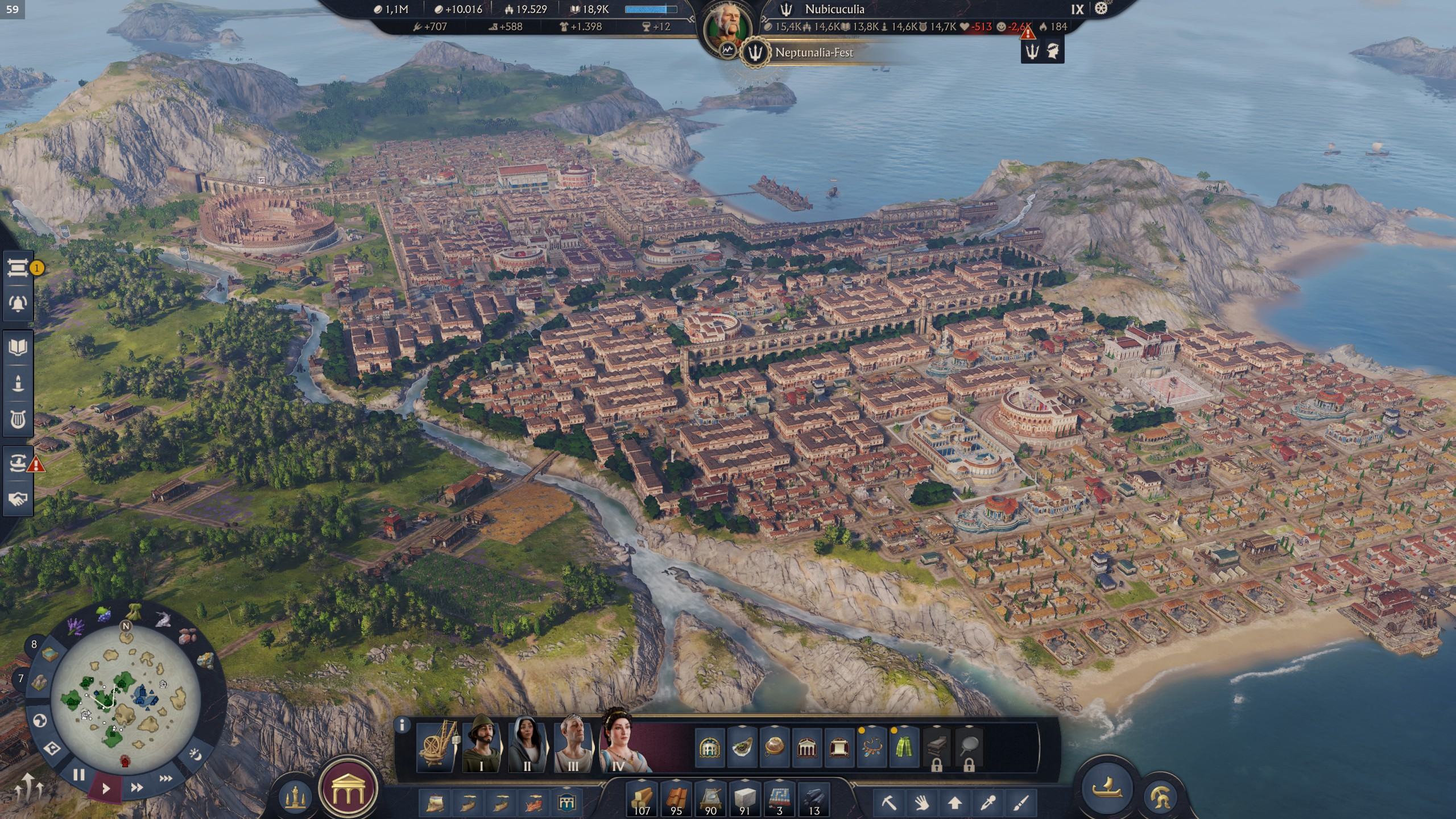
Task: Set game speed to triple fast-forward
Action: point(166,778)
